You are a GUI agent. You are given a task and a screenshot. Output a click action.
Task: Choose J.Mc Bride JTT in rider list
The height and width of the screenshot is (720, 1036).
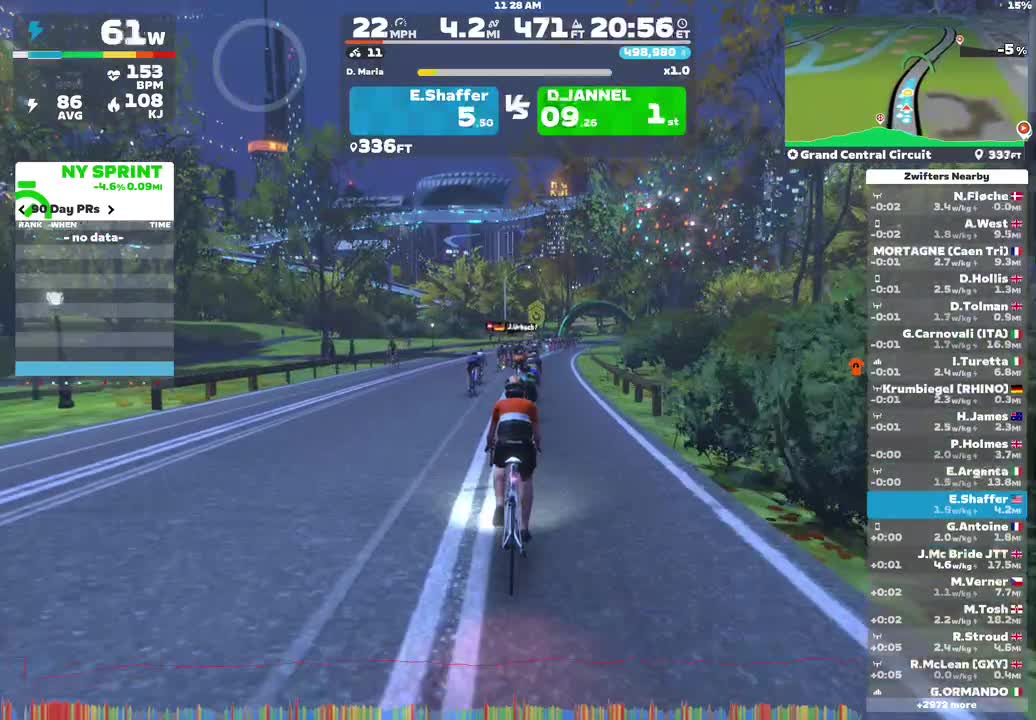coord(946,559)
